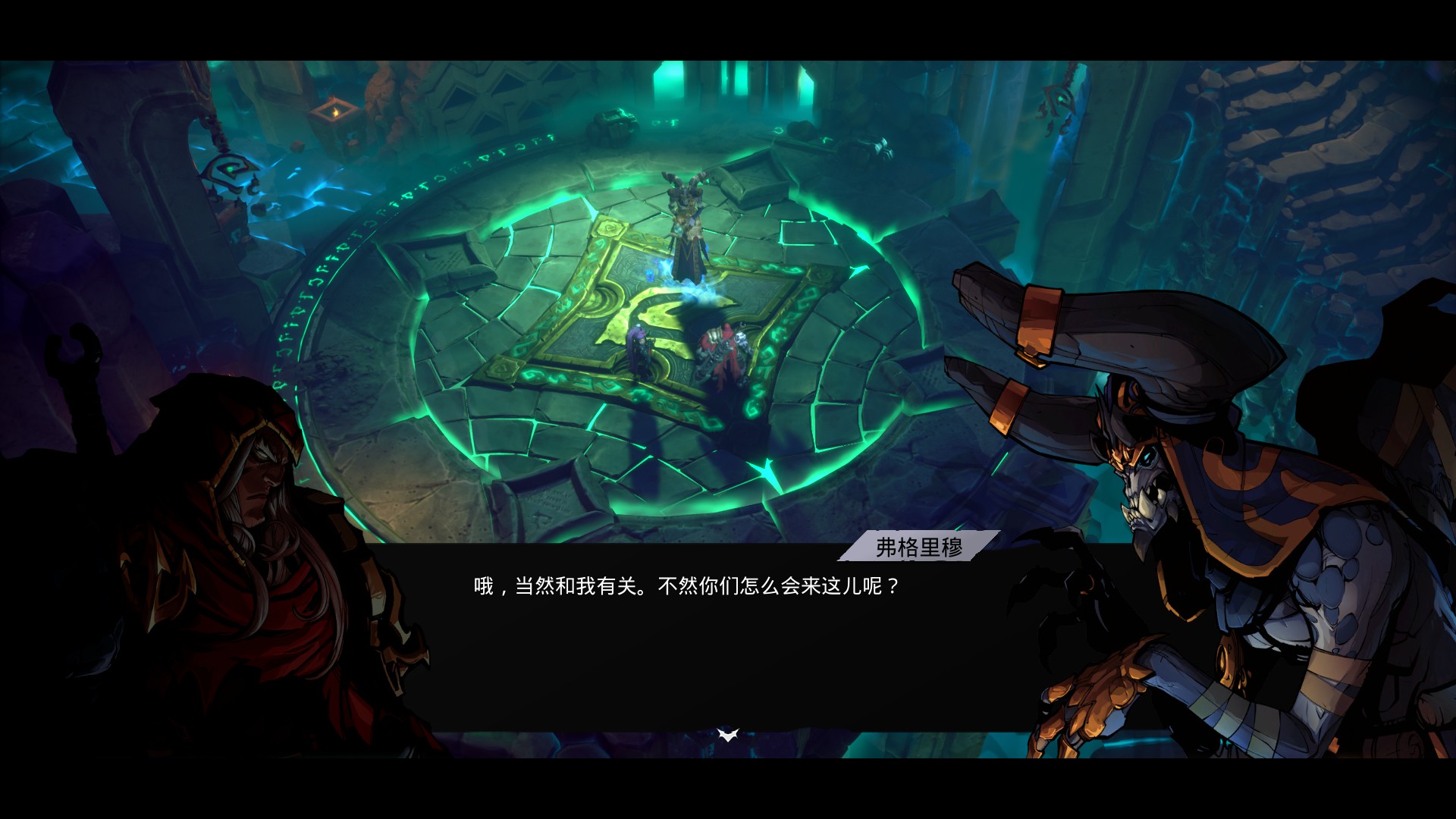Click the white bat-shaped continue icon
The image size is (1456, 819).
click(x=727, y=733)
